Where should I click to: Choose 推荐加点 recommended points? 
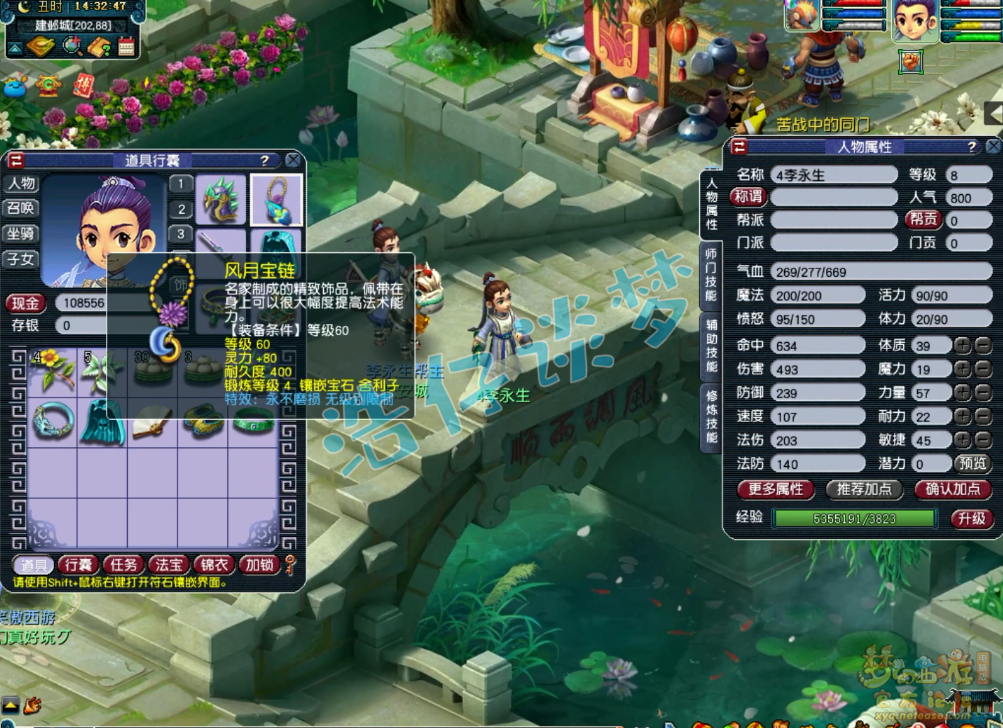point(865,489)
